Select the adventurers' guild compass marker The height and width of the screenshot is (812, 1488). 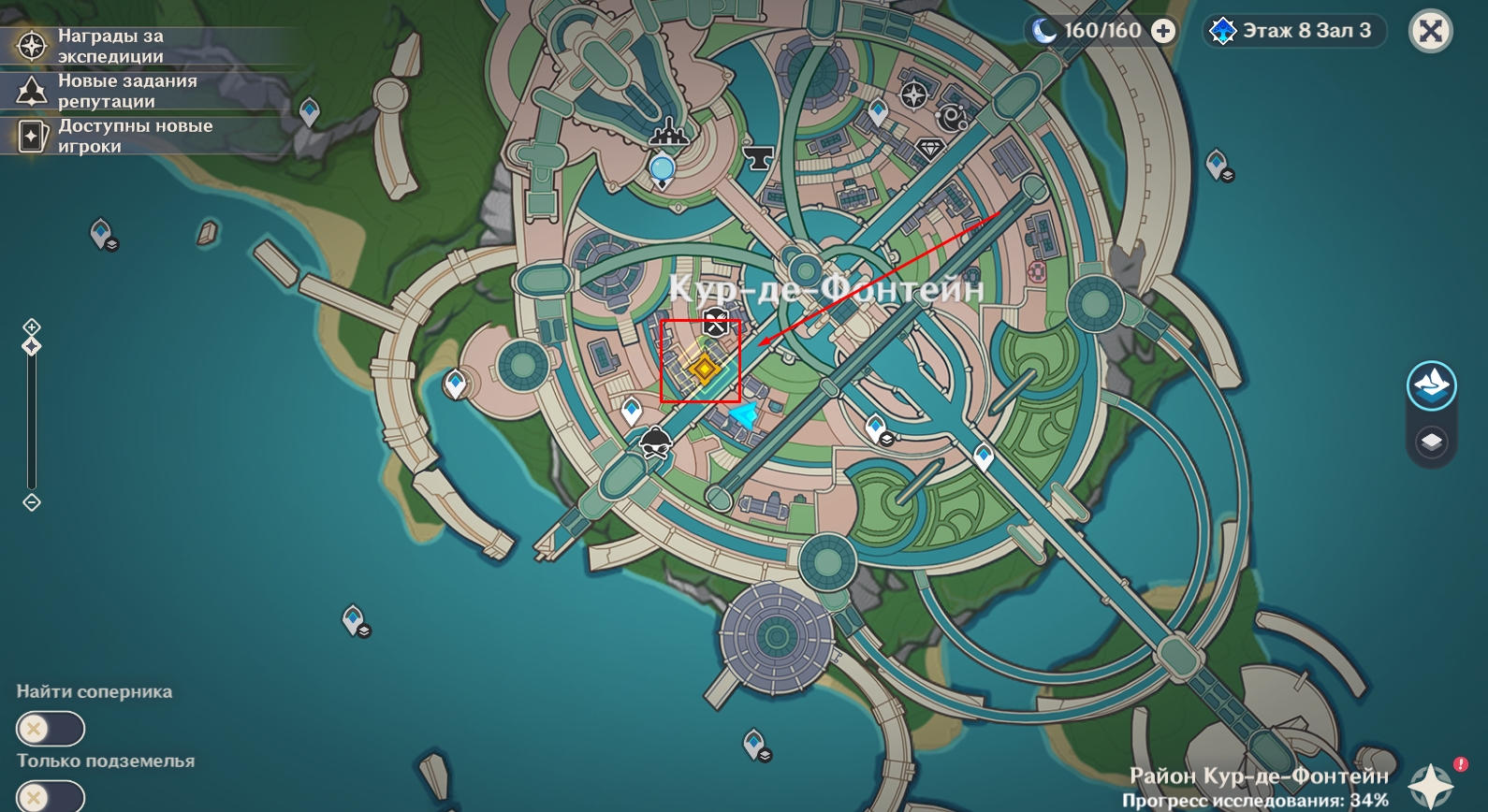(913, 94)
